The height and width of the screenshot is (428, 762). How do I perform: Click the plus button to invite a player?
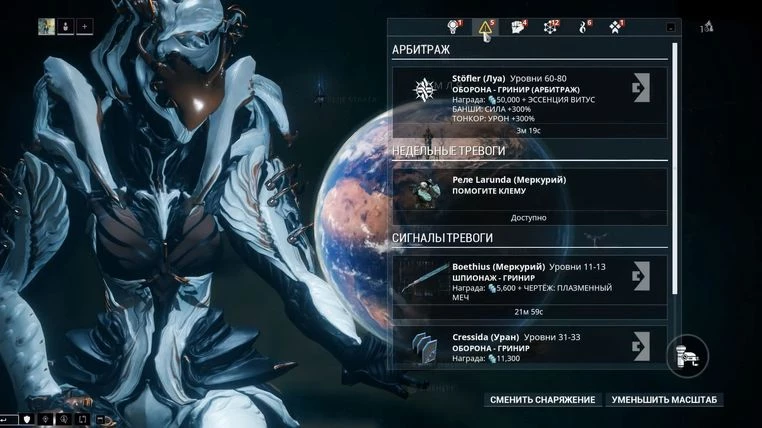pyautogui.click(x=84, y=26)
